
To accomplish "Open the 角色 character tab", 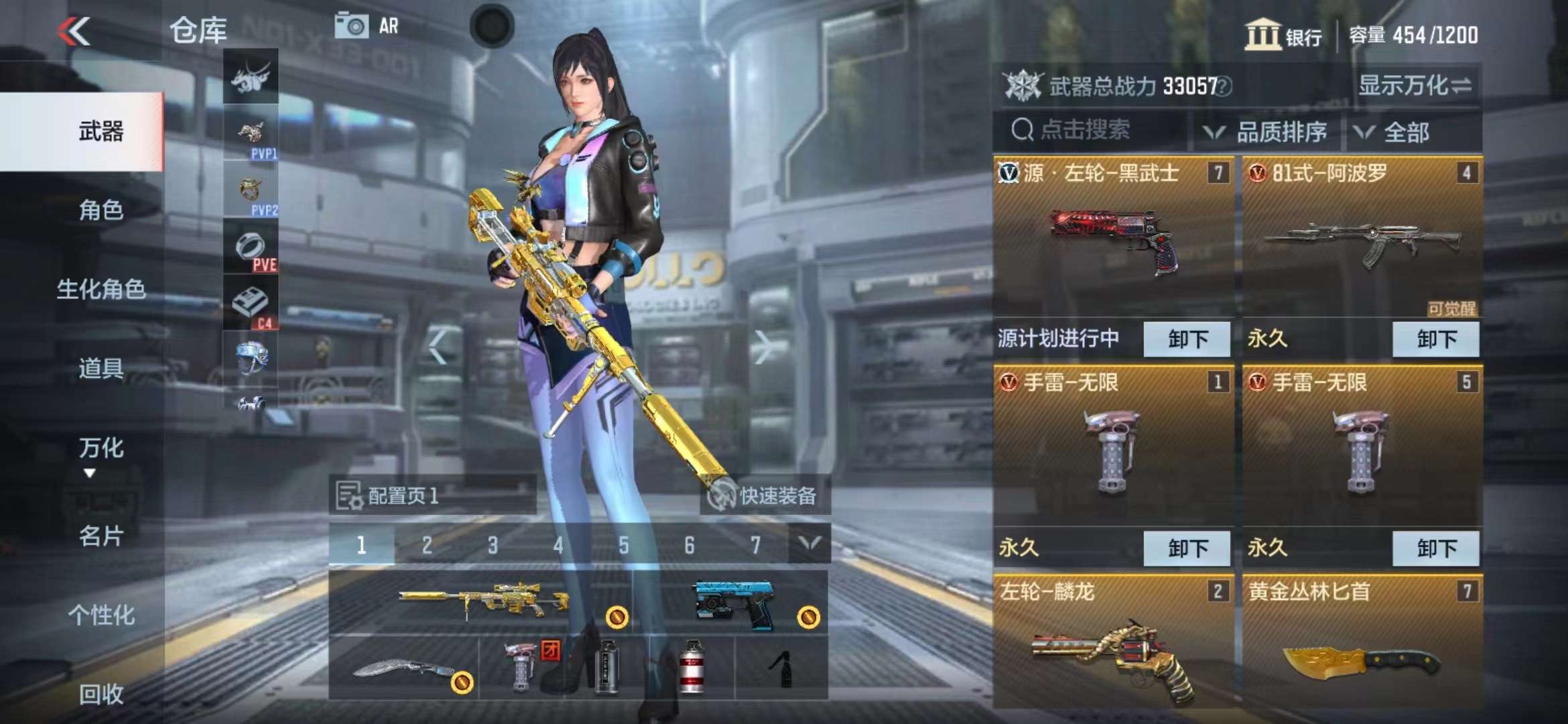I will (x=101, y=210).
